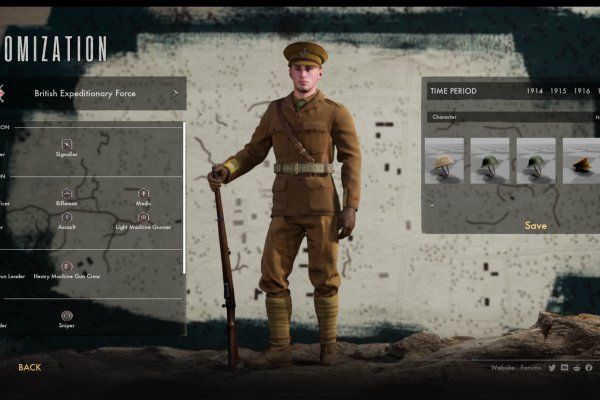Select the Signaller class

point(67,148)
